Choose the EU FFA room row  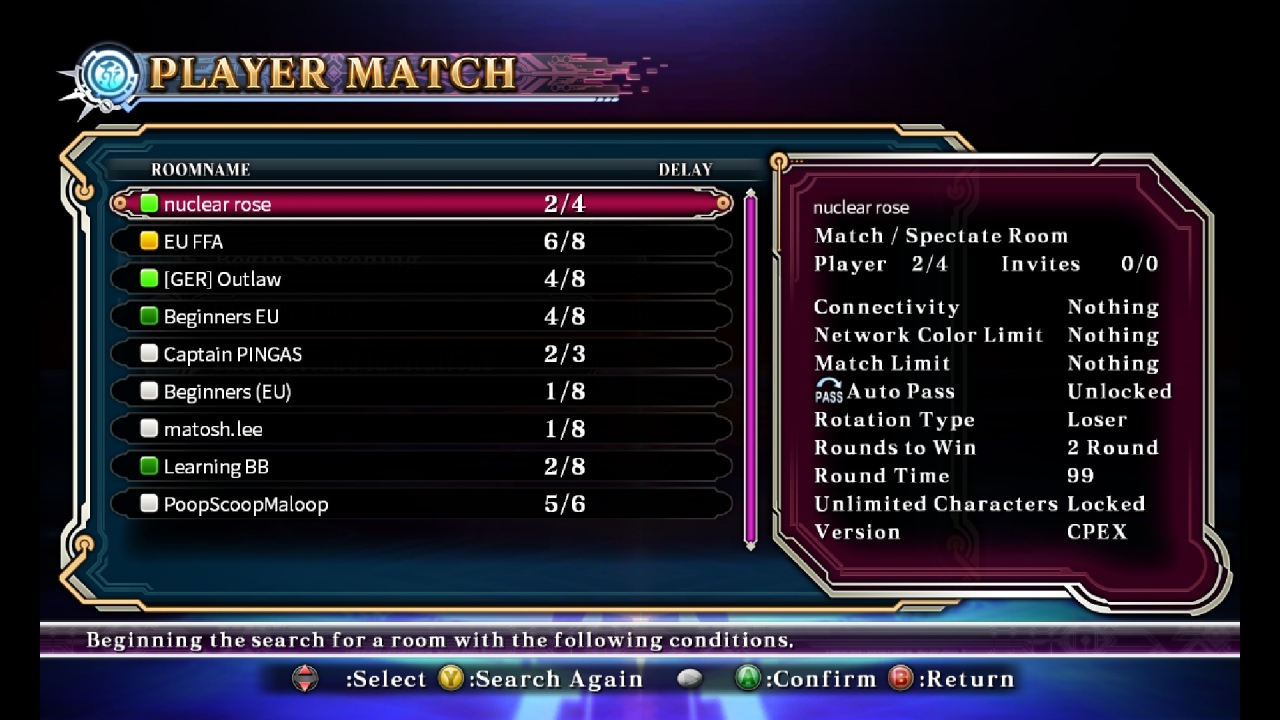420,242
